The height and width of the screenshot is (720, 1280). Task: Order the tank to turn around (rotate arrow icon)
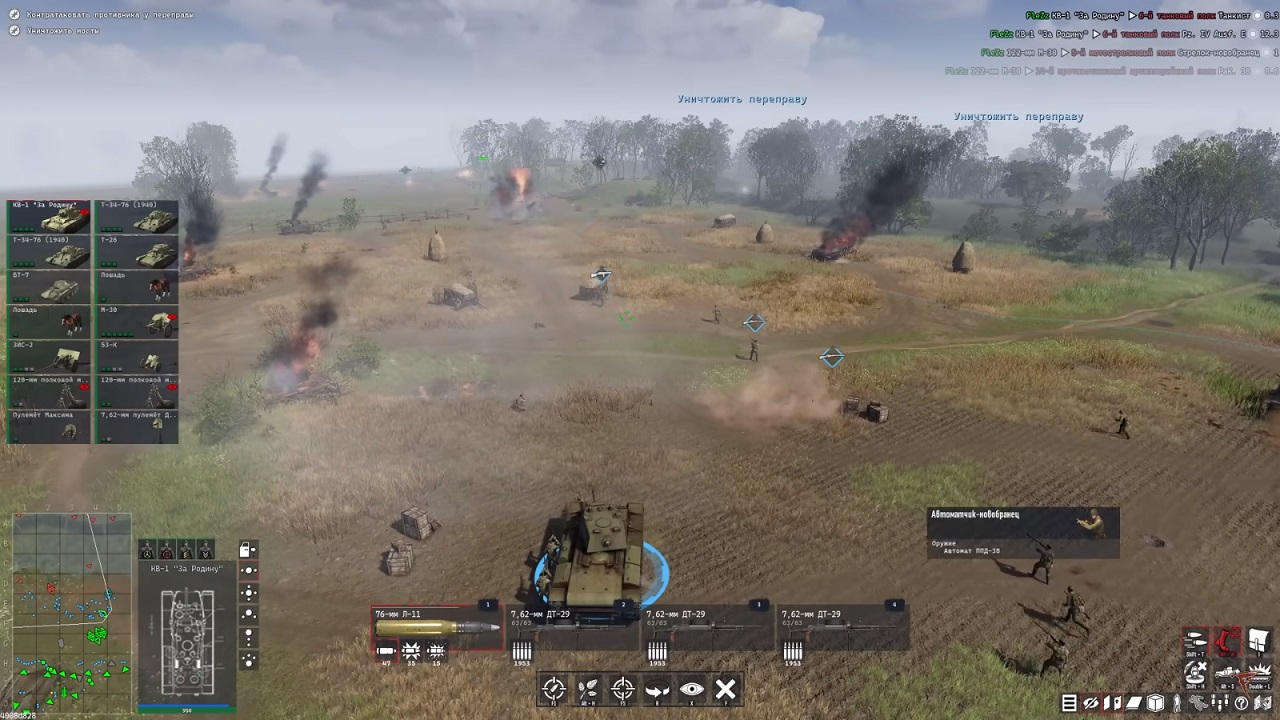(x=657, y=688)
